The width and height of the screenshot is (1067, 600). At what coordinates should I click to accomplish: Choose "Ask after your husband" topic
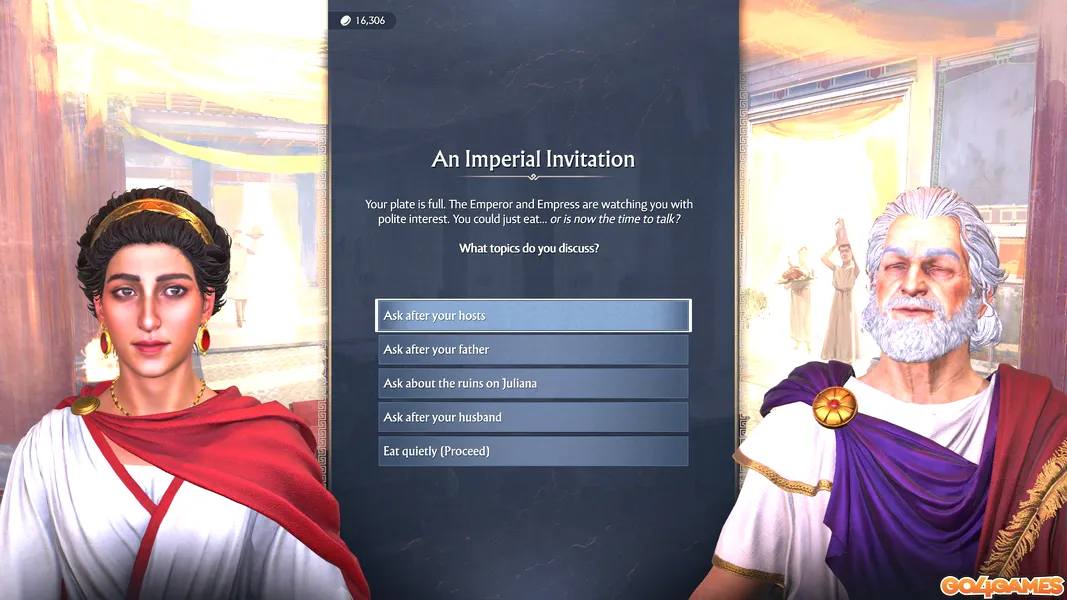point(533,418)
